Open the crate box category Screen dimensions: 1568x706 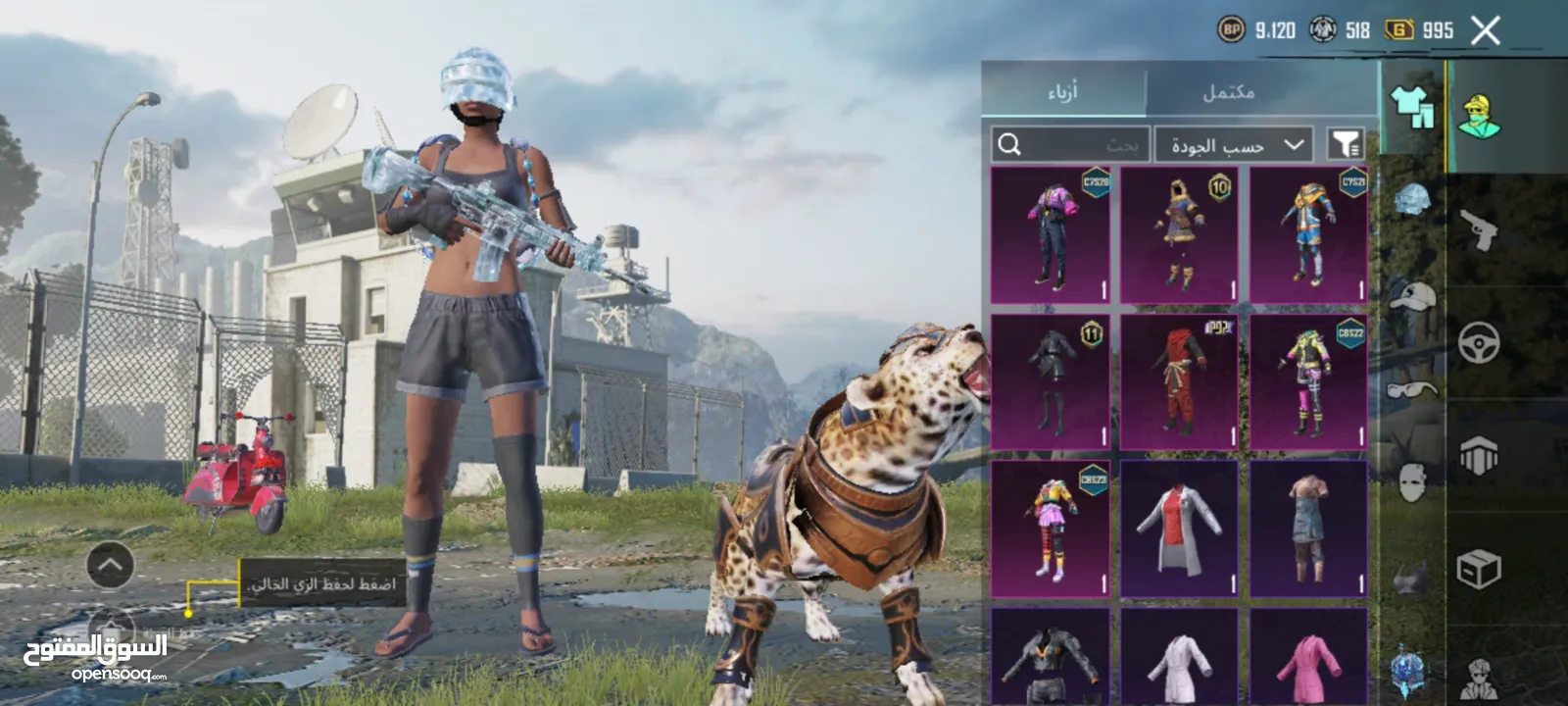pyautogui.click(x=1479, y=569)
